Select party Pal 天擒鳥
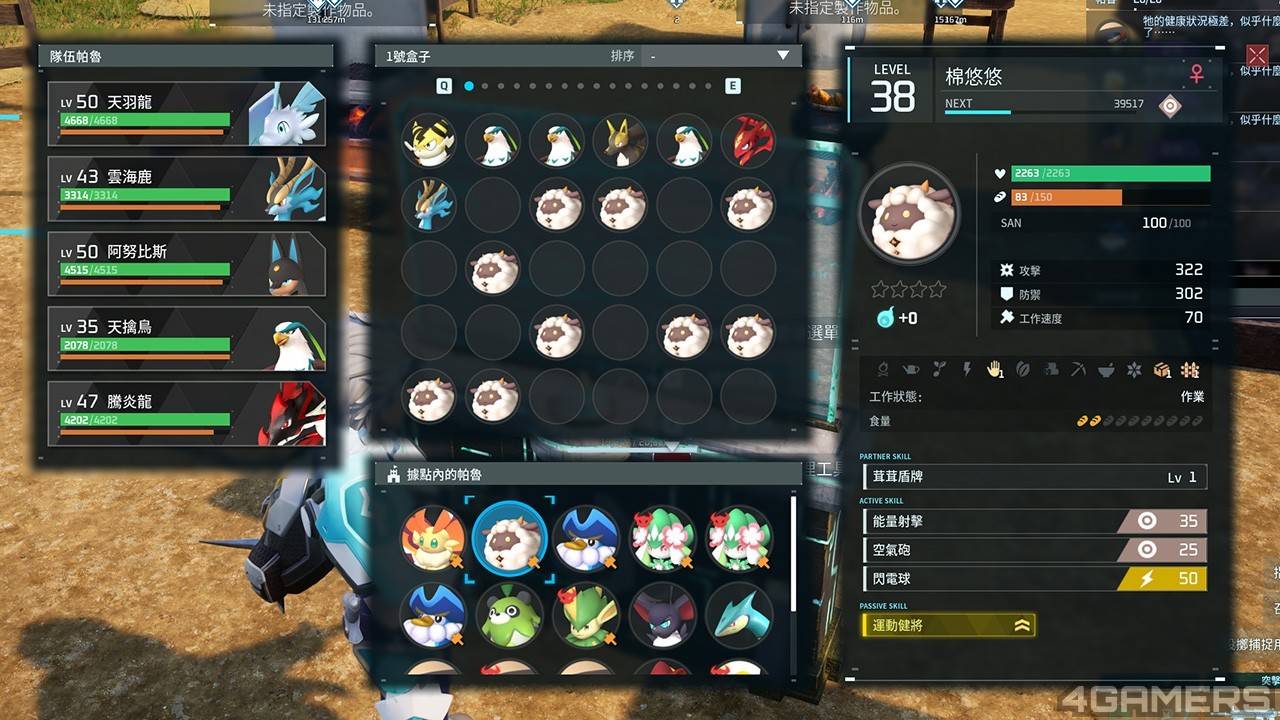 point(186,339)
